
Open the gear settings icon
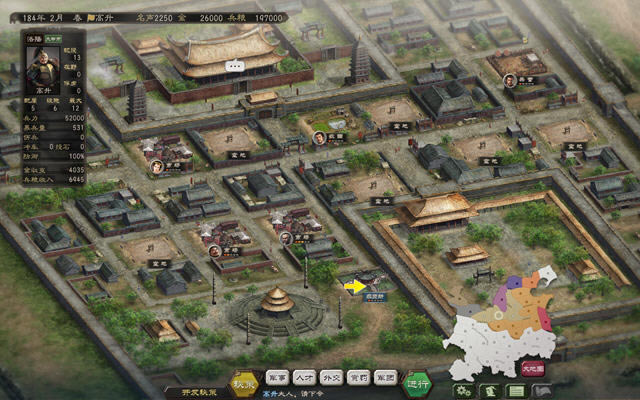462,390
